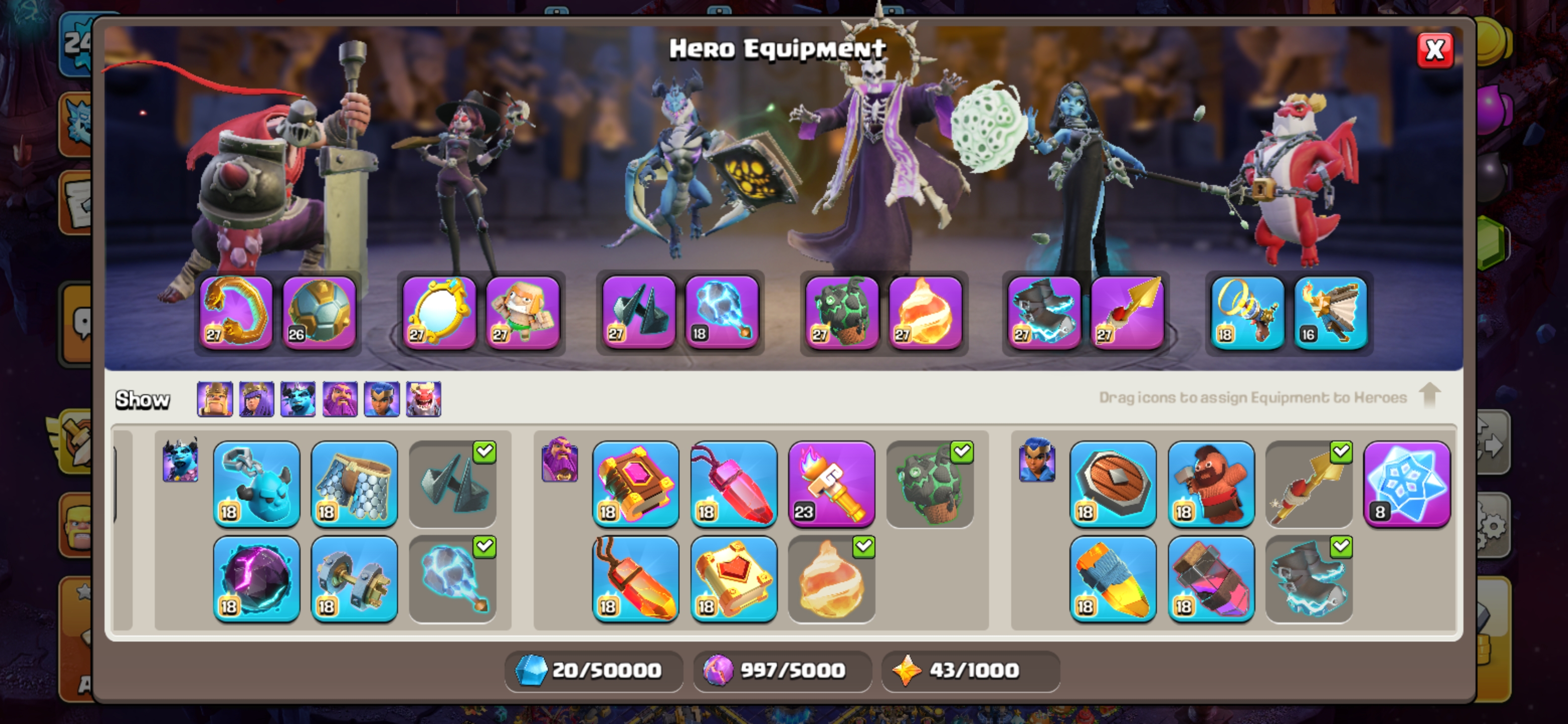Choose the equipped magic mirror slot
The image size is (1568, 724).
click(439, 313)
